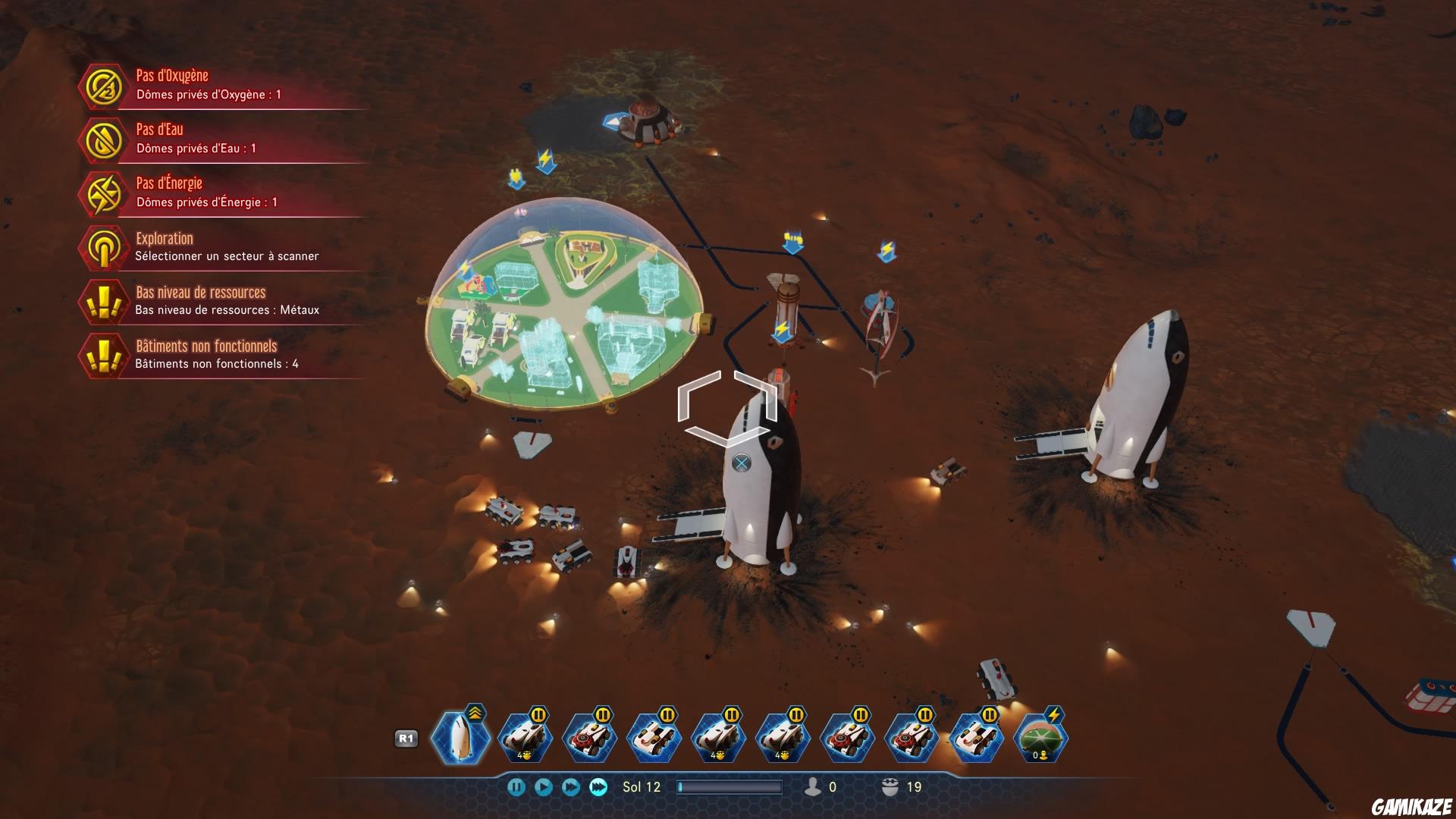Screen dimensions: 1456x819
Task: Click the Bas niveau de ressources warning icon
Action: coord(104,301)
